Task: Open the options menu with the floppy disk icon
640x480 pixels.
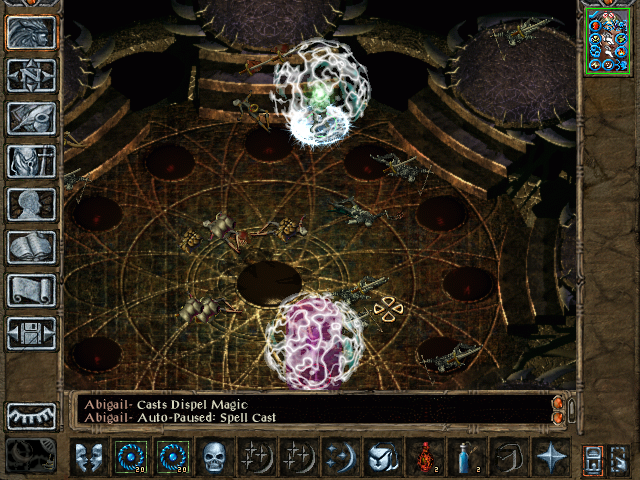Action: coord(31,333)
